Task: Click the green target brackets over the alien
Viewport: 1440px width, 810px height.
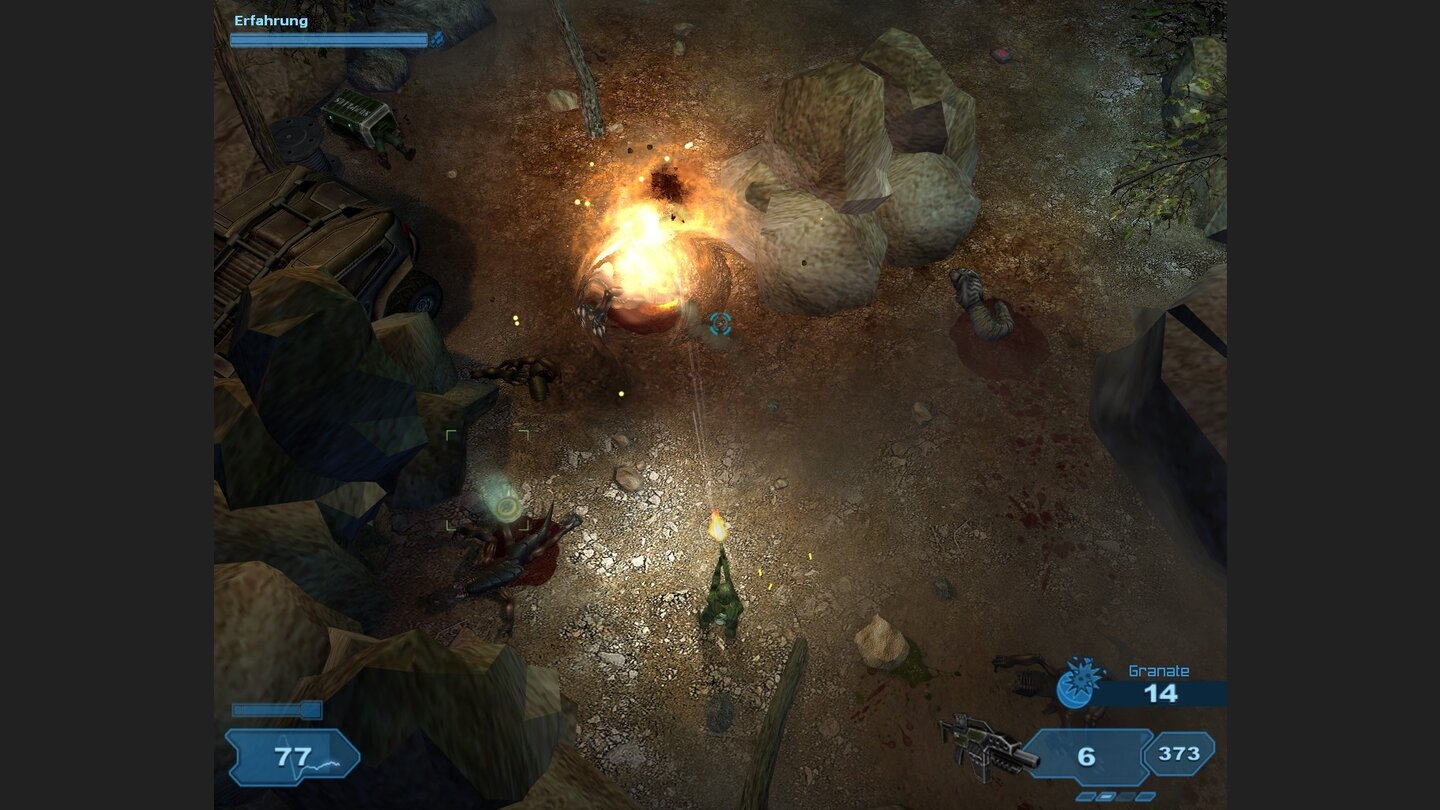Action: [x=487, y=478]
